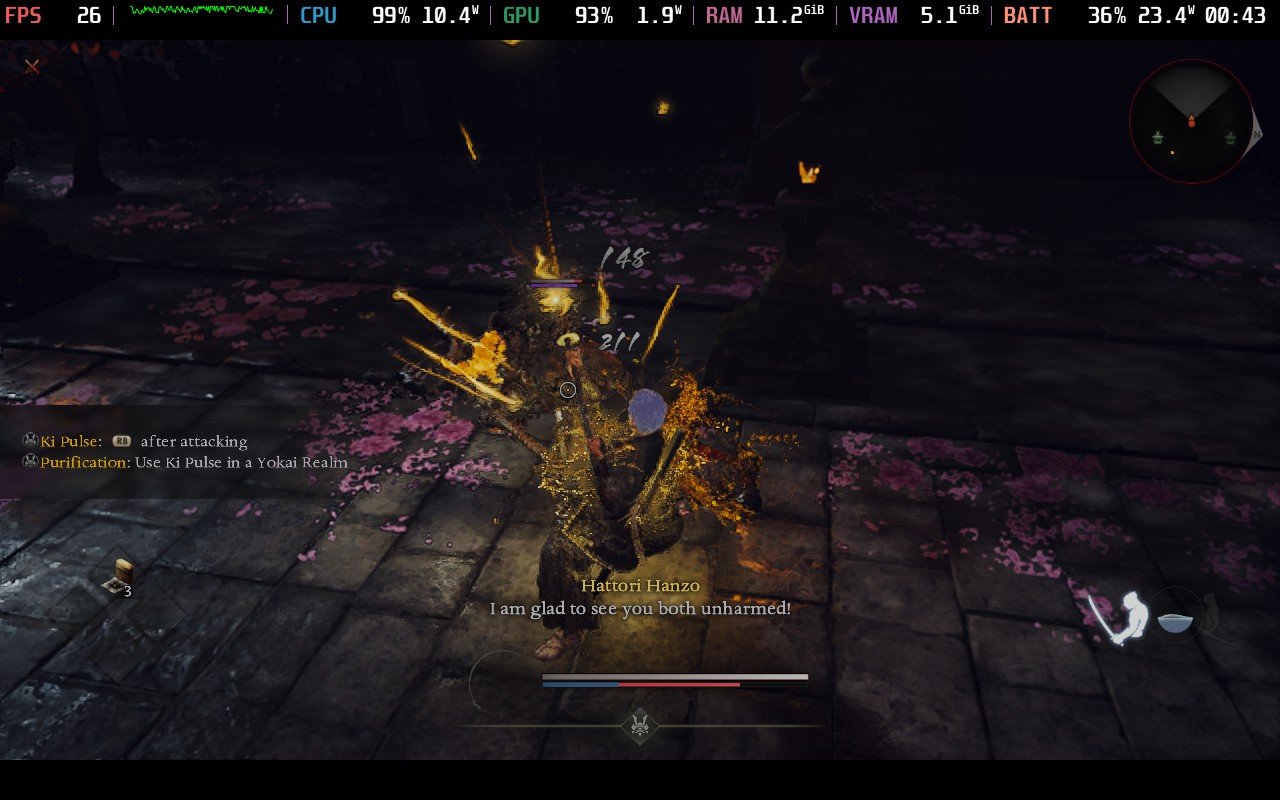Image resolution: width=1280 pixels, height=800 pixels.
Task: Click the yokai emblem below the health bar
Action: click(640, 726)
